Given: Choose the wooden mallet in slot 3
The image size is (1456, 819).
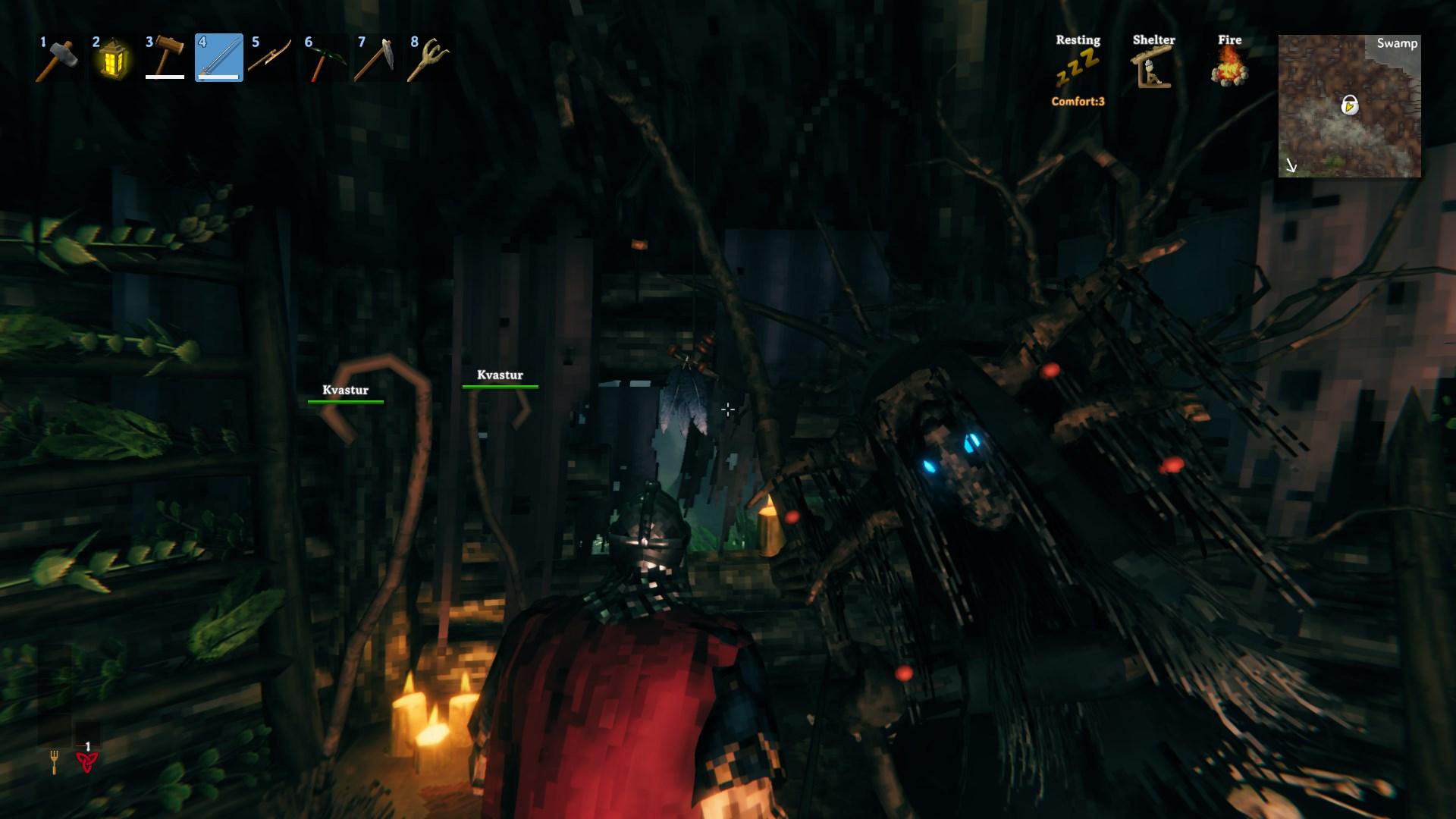Looking at the screenshot, I should pyautogui.click(x=165, y=58).
